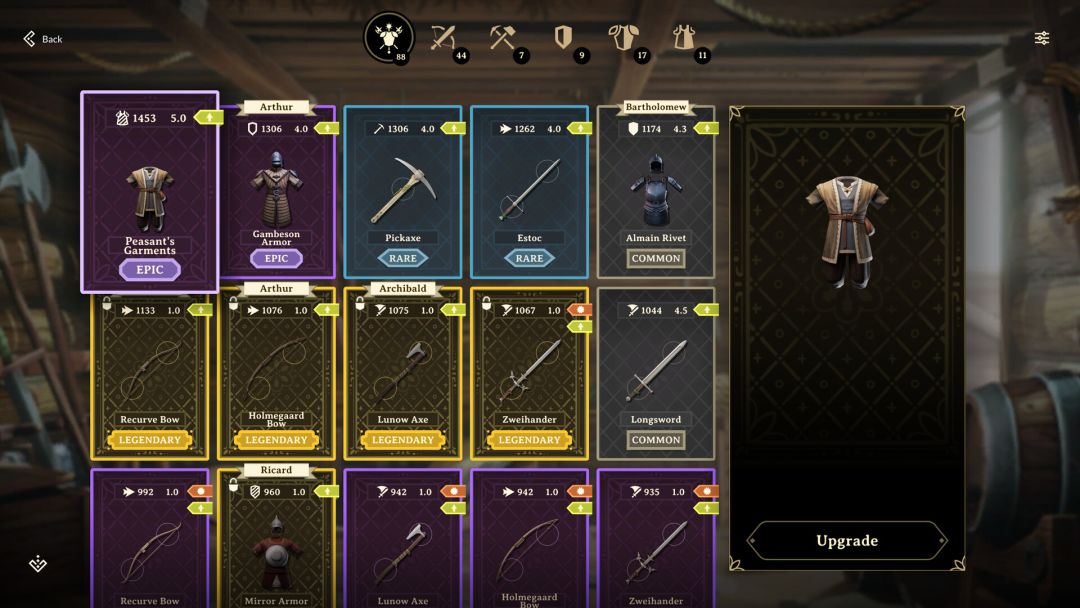Open the shield category tab
This screenshot has height=608, width=1080.
tap(563, 38)
